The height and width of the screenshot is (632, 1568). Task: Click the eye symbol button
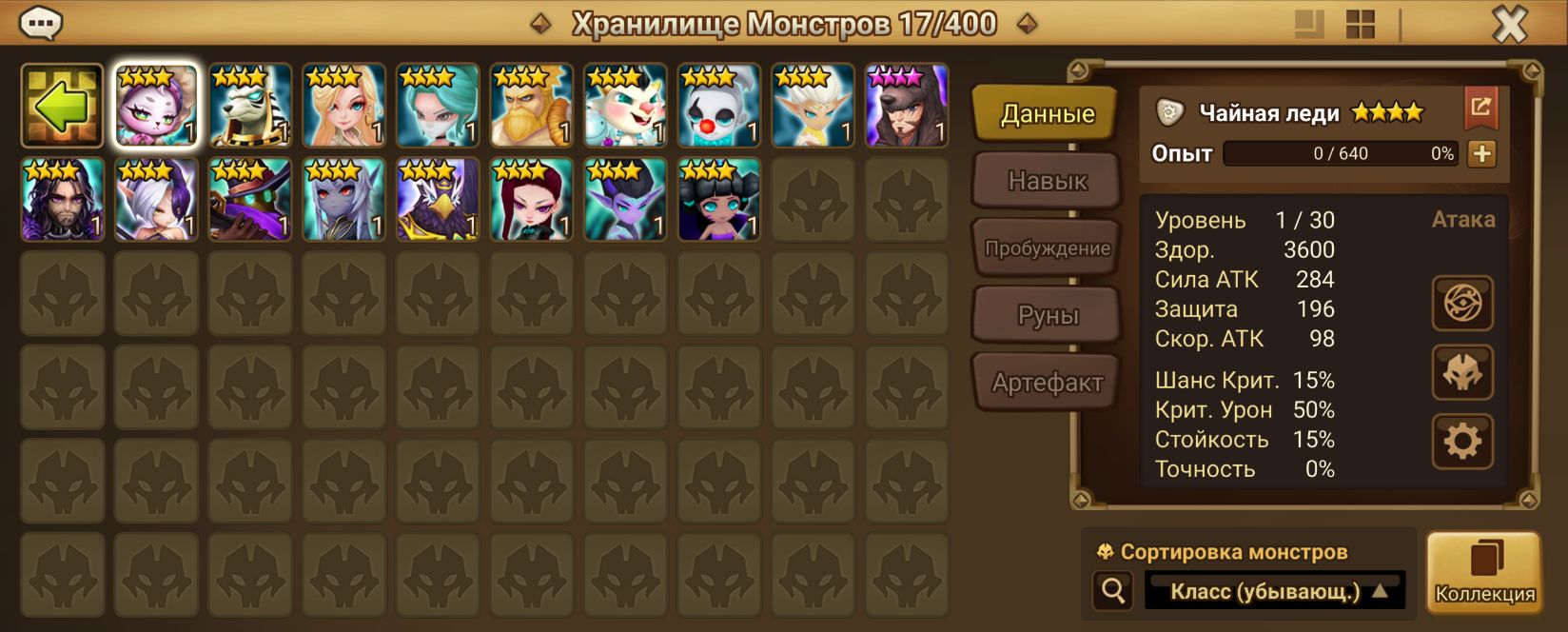pos(1462,304)
